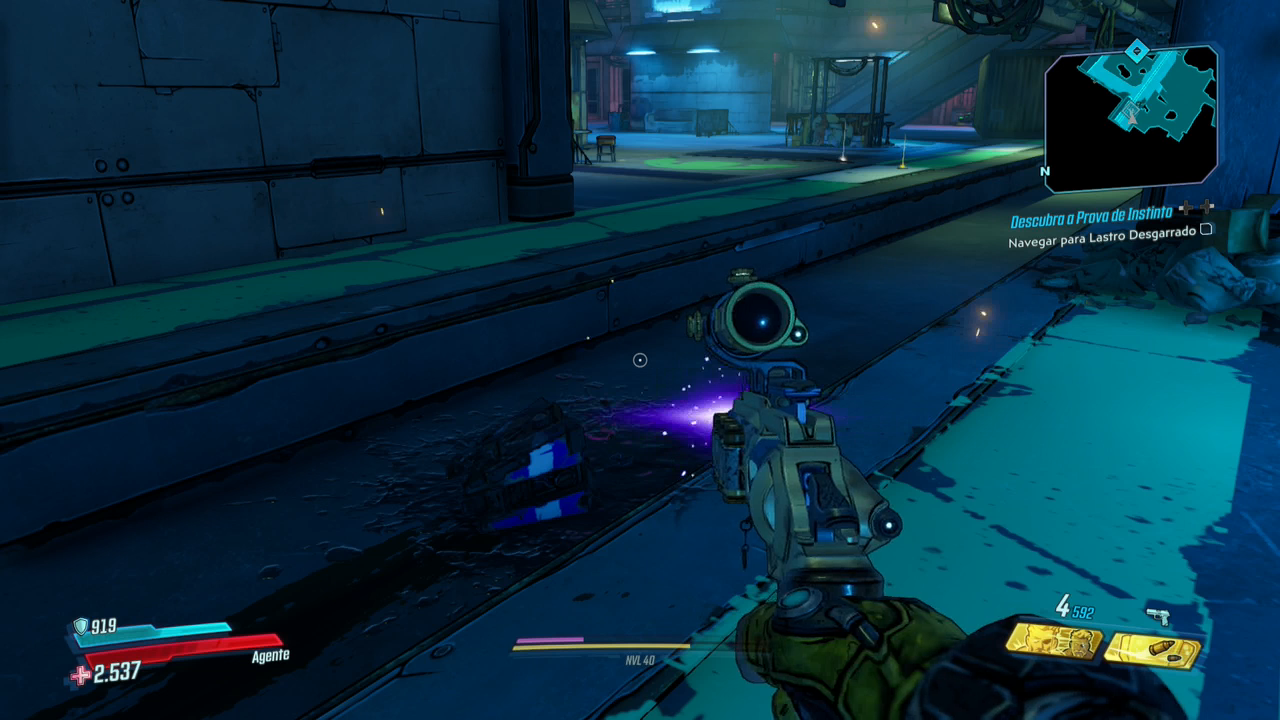Click the blue shield icon

(x=80, y=627)
